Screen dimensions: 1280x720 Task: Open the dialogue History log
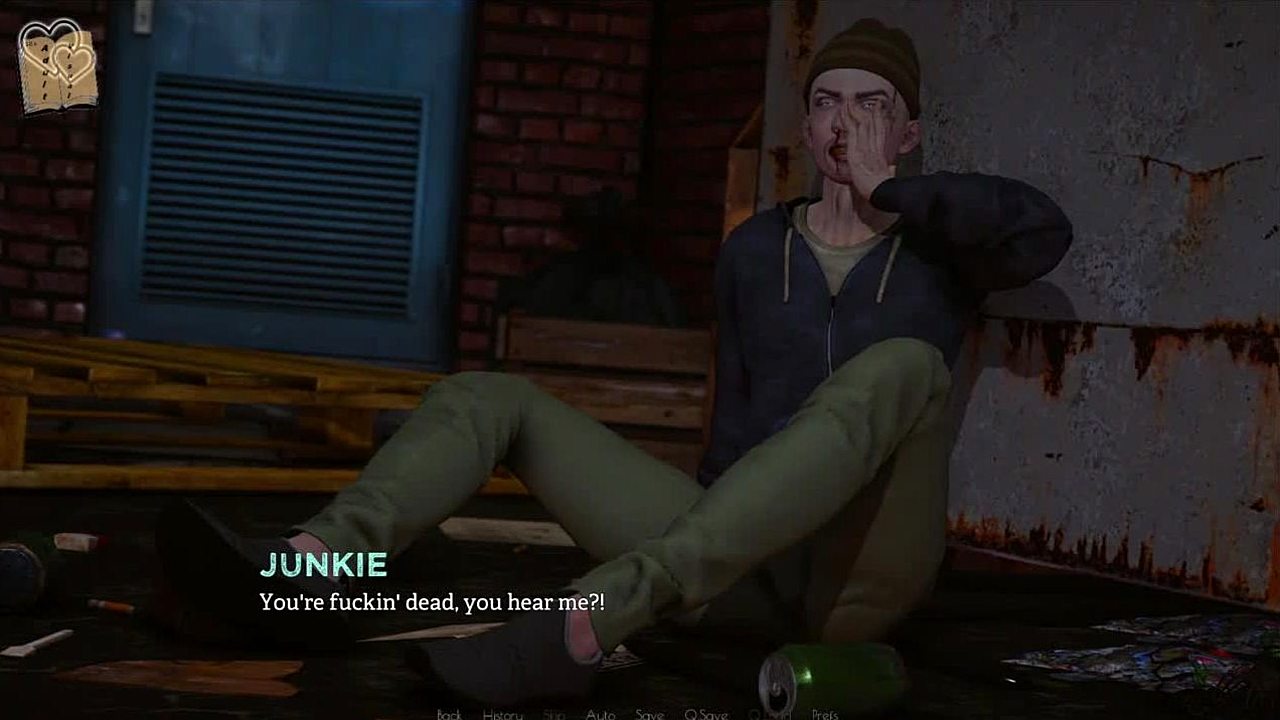(502, 714)
